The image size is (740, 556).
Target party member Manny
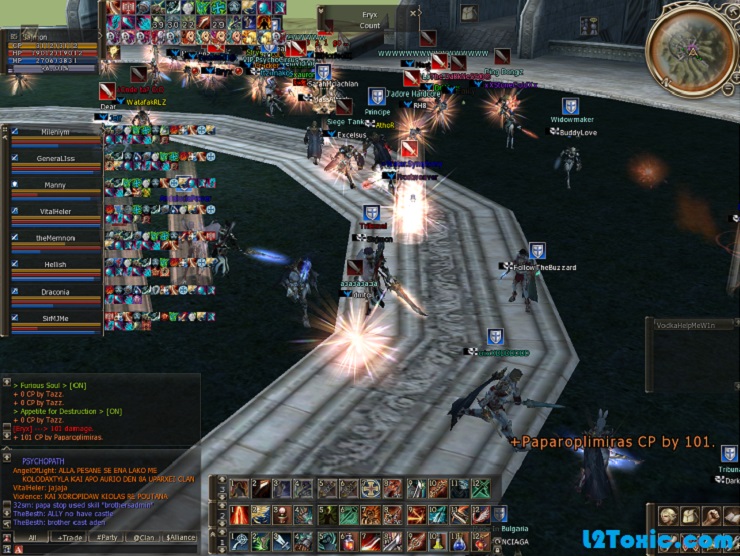click(55, 185)
